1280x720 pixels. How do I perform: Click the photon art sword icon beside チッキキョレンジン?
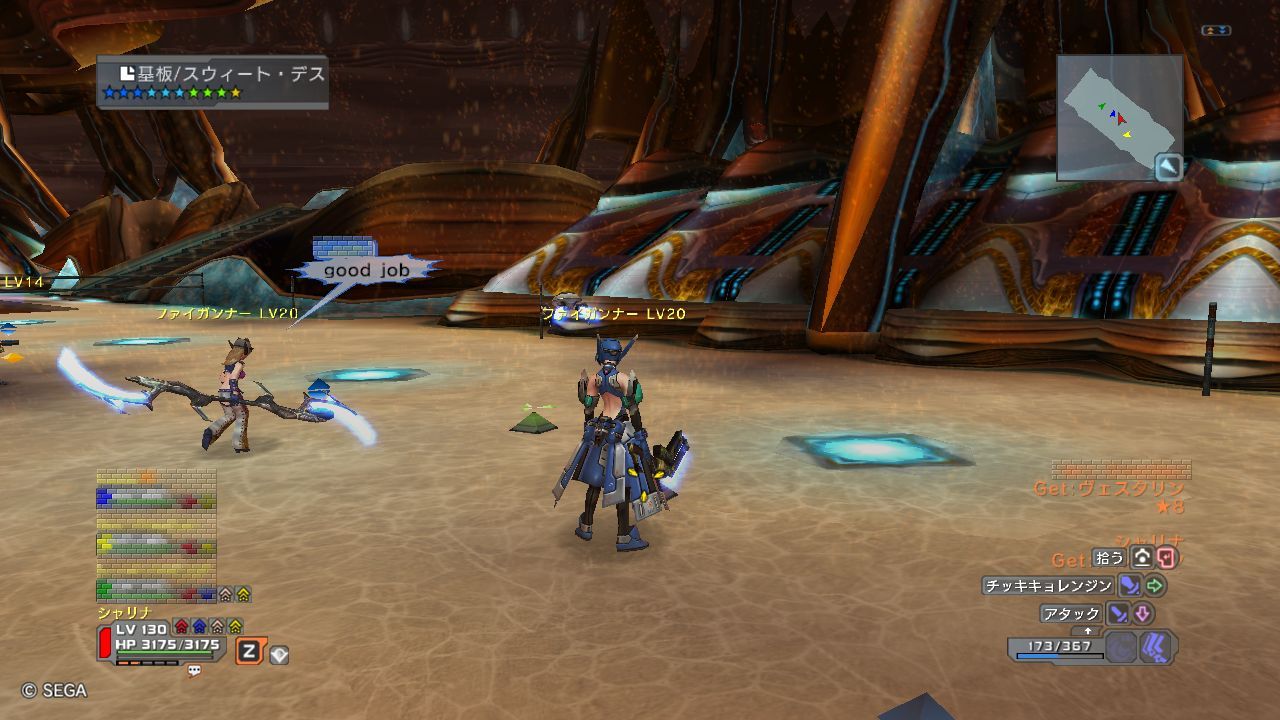pos(1129,586)
